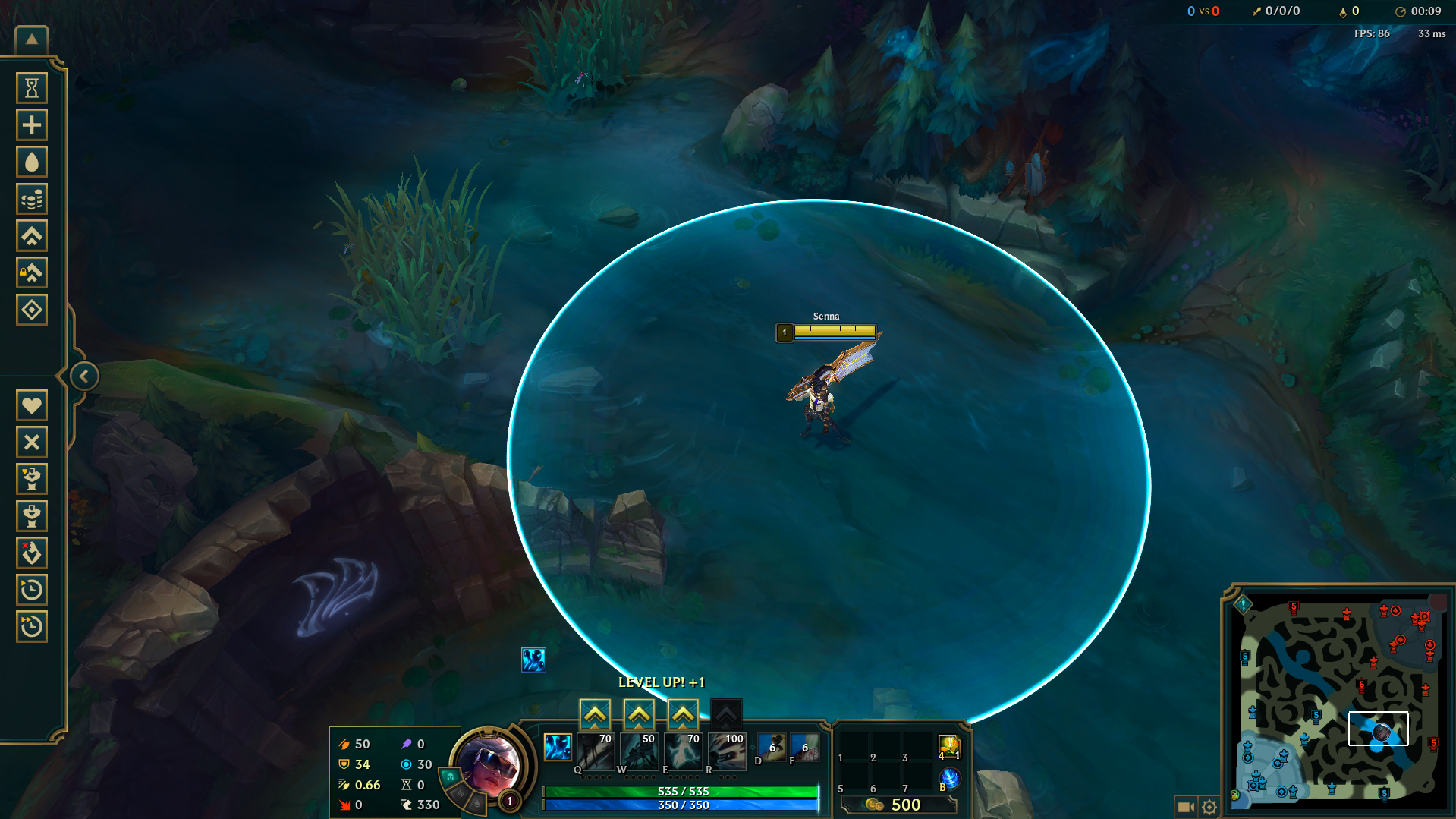Click the heart icon practice tool button
Viewport: 1456px width, 819px height.
coord(32,405)
